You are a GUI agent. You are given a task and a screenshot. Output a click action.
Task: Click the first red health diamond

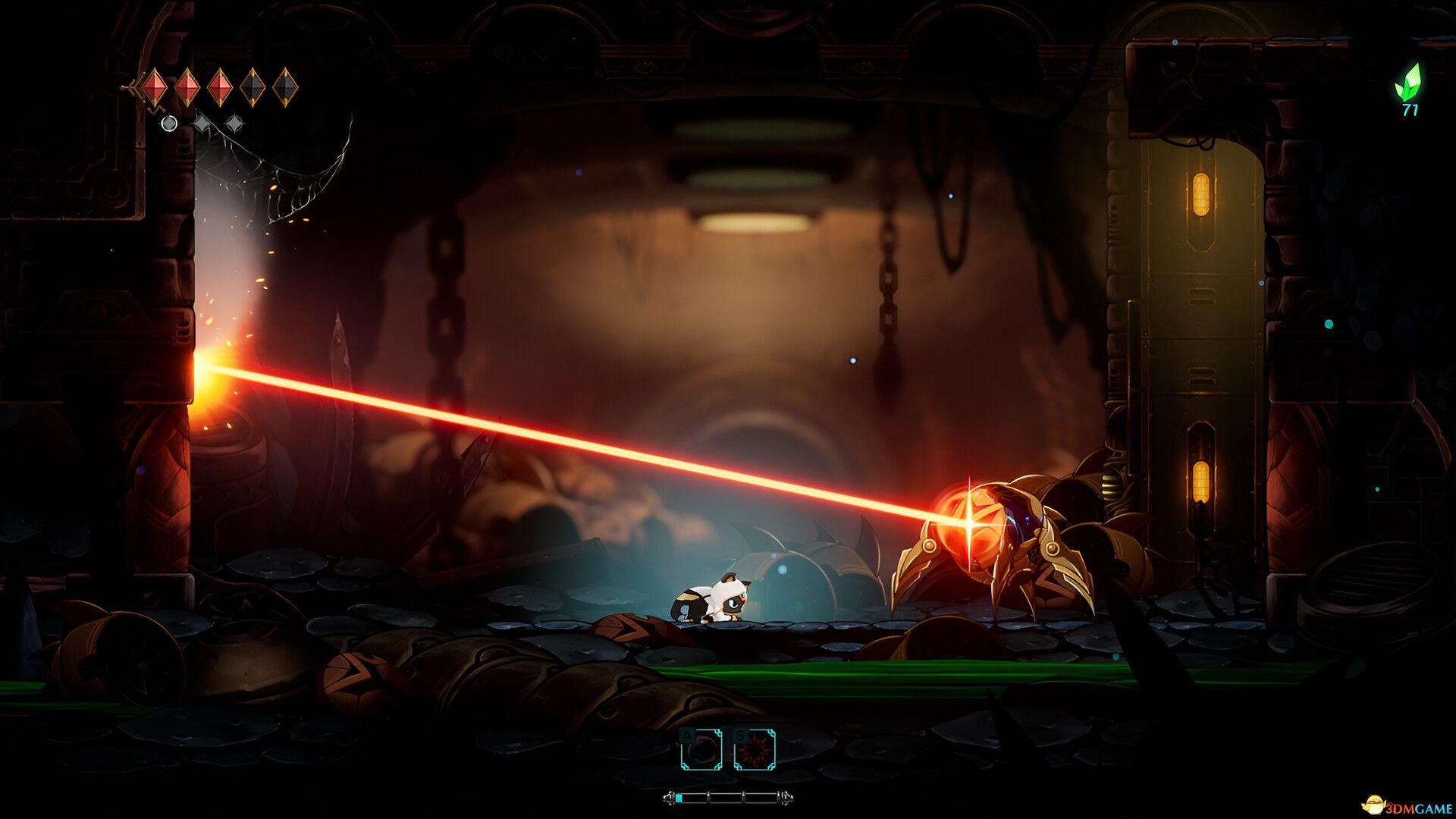coord(155,86)
